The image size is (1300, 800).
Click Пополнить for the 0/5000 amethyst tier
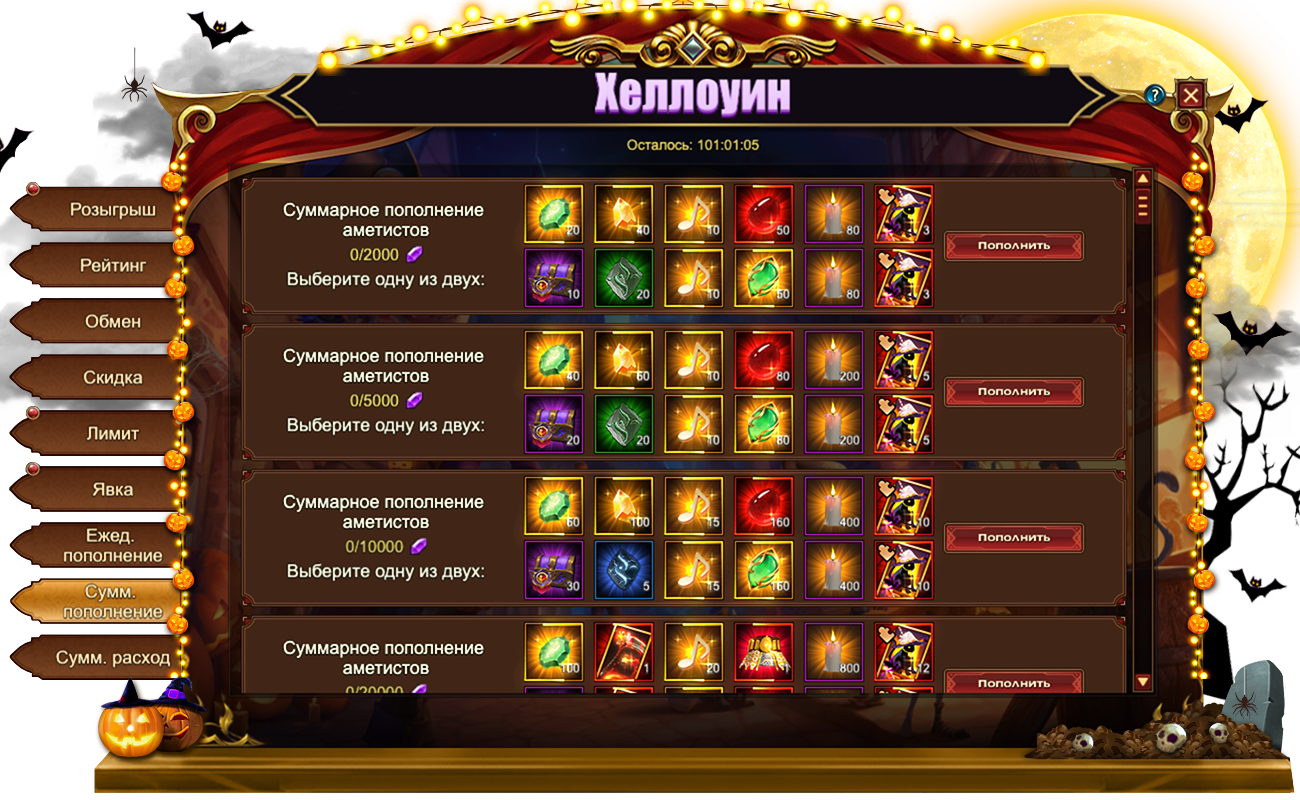click(x=1014, y=392)
